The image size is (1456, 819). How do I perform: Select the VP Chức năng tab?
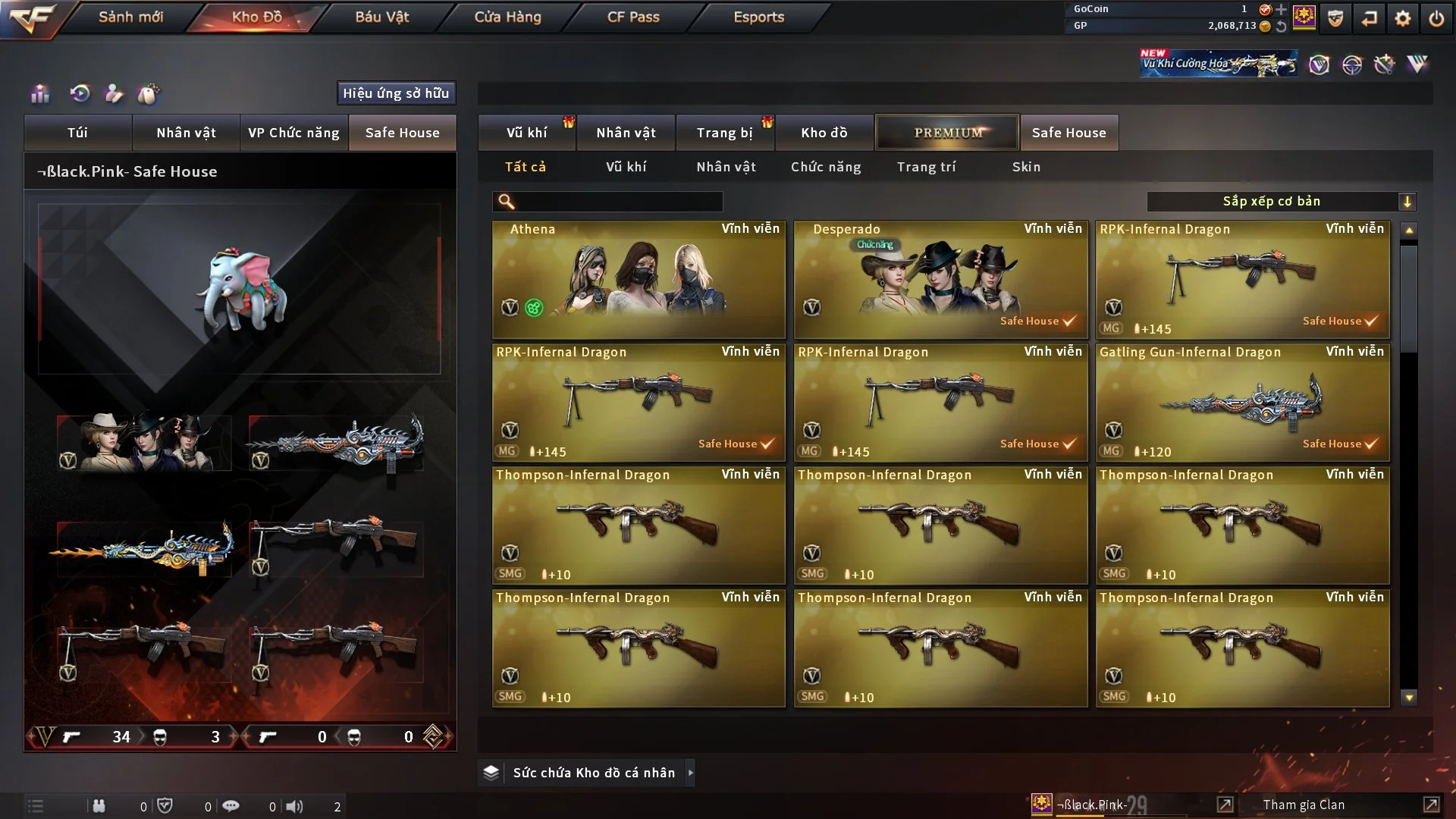[x=293, y=133]
